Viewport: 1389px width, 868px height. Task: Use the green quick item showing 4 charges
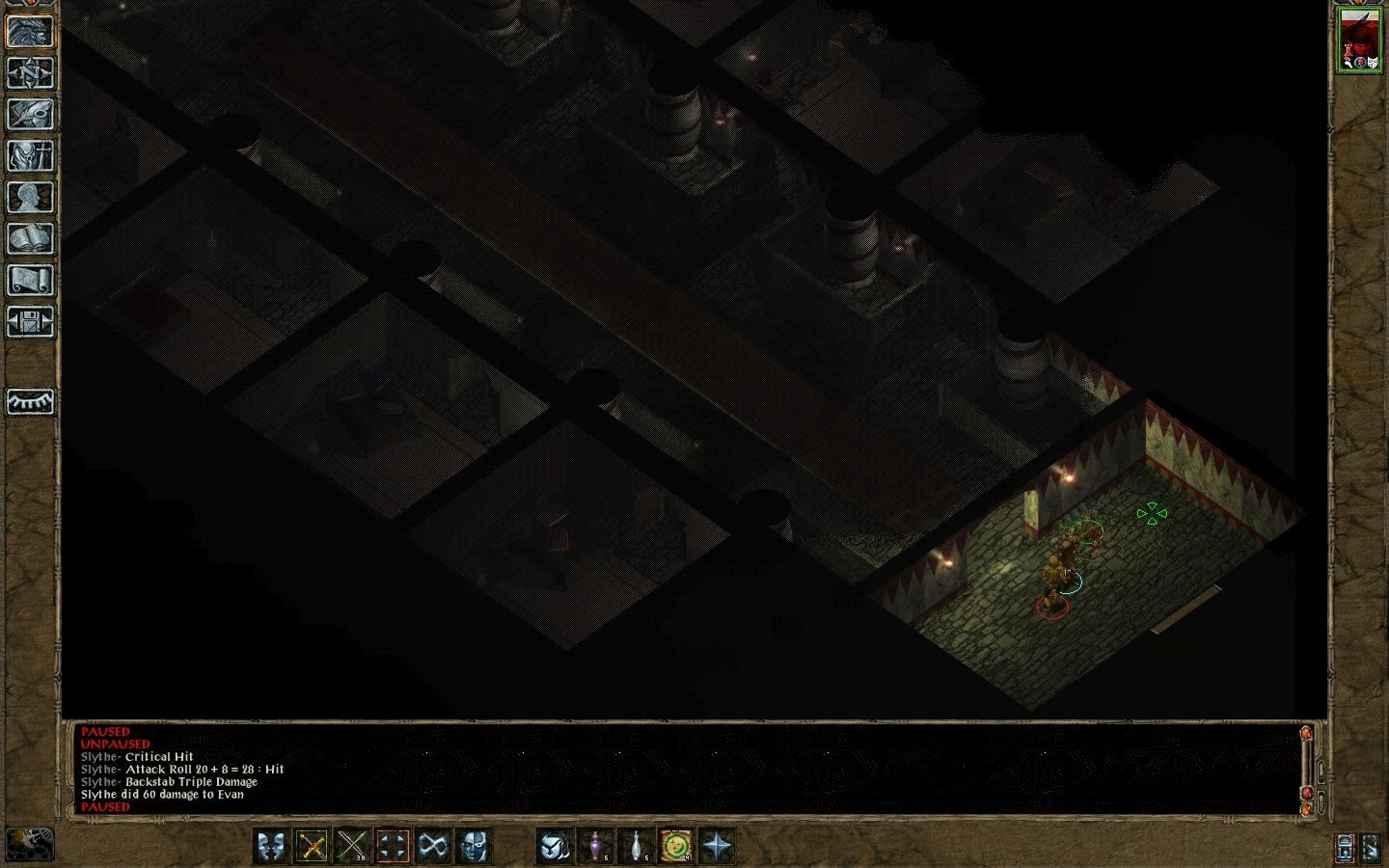coord(676,847)
